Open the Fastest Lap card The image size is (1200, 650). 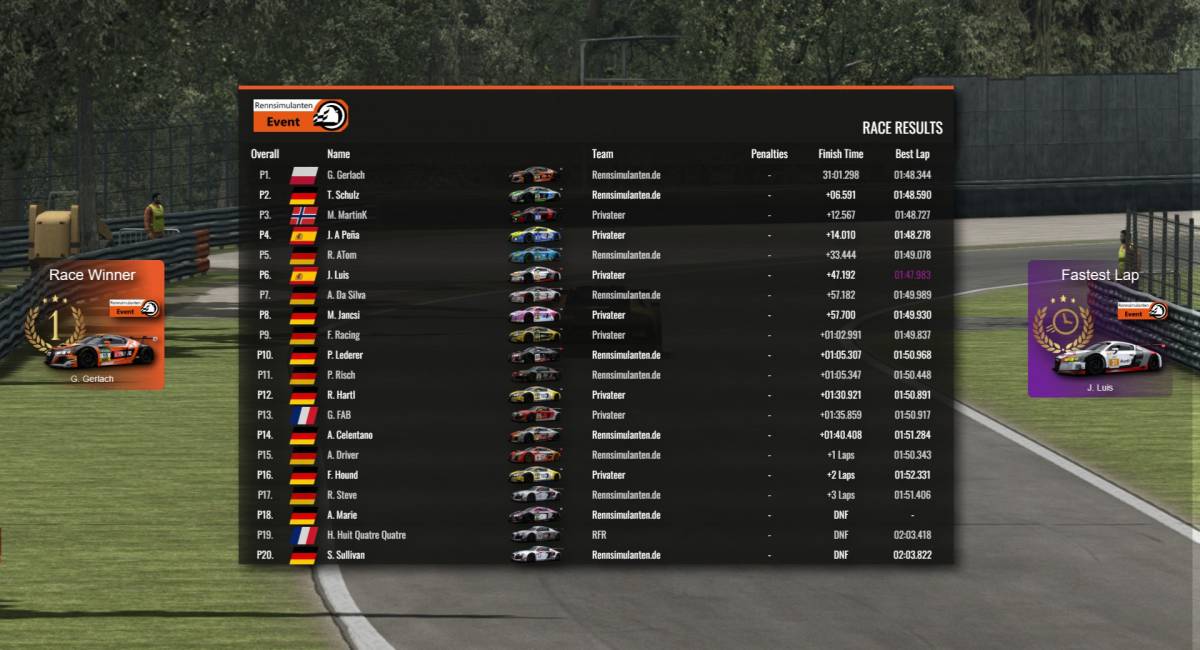1099,329
